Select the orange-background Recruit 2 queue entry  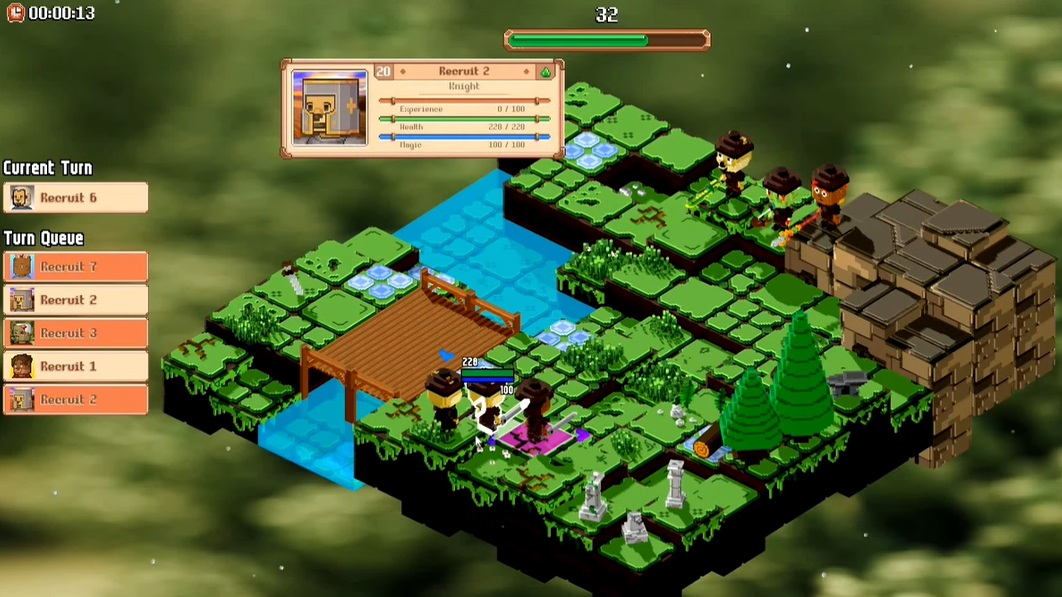76,399
